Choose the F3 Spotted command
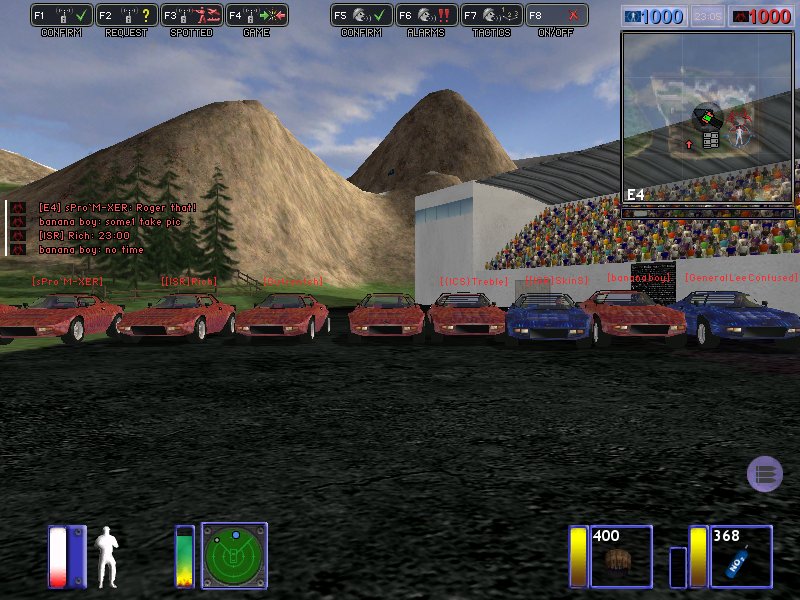The height and width of the screenshot is (600, 800). pos(191,16)
